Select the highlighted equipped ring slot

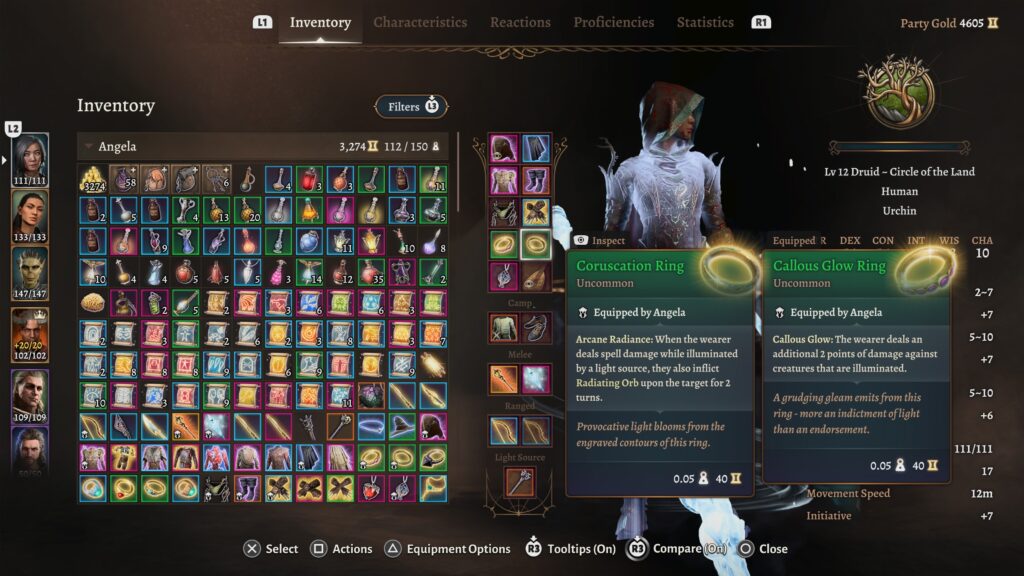coord(536,244)
